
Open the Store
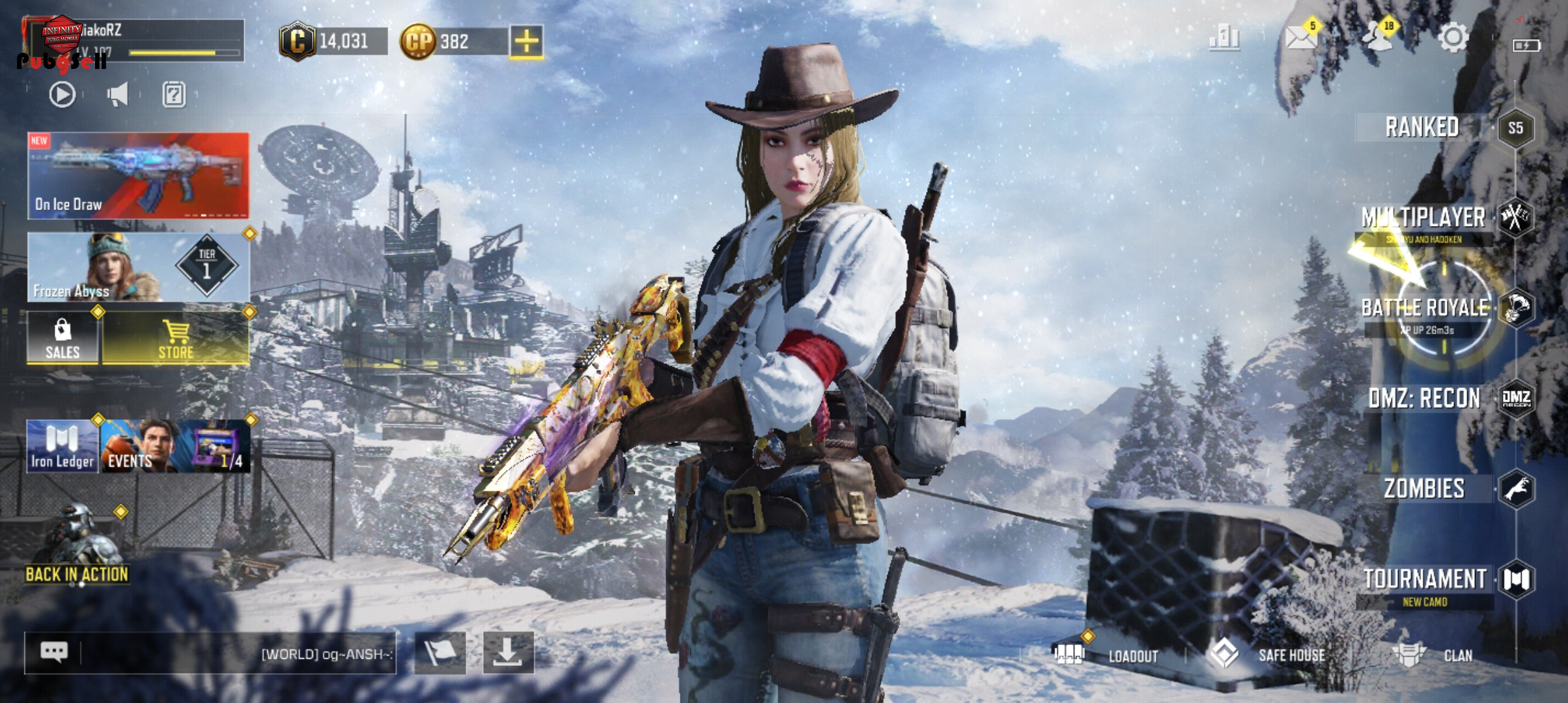[x=176, y=338]
